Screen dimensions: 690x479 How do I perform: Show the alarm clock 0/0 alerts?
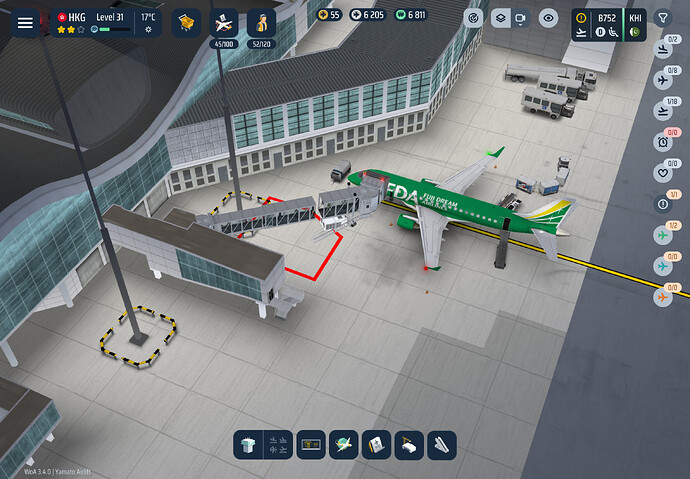[662, 143]
